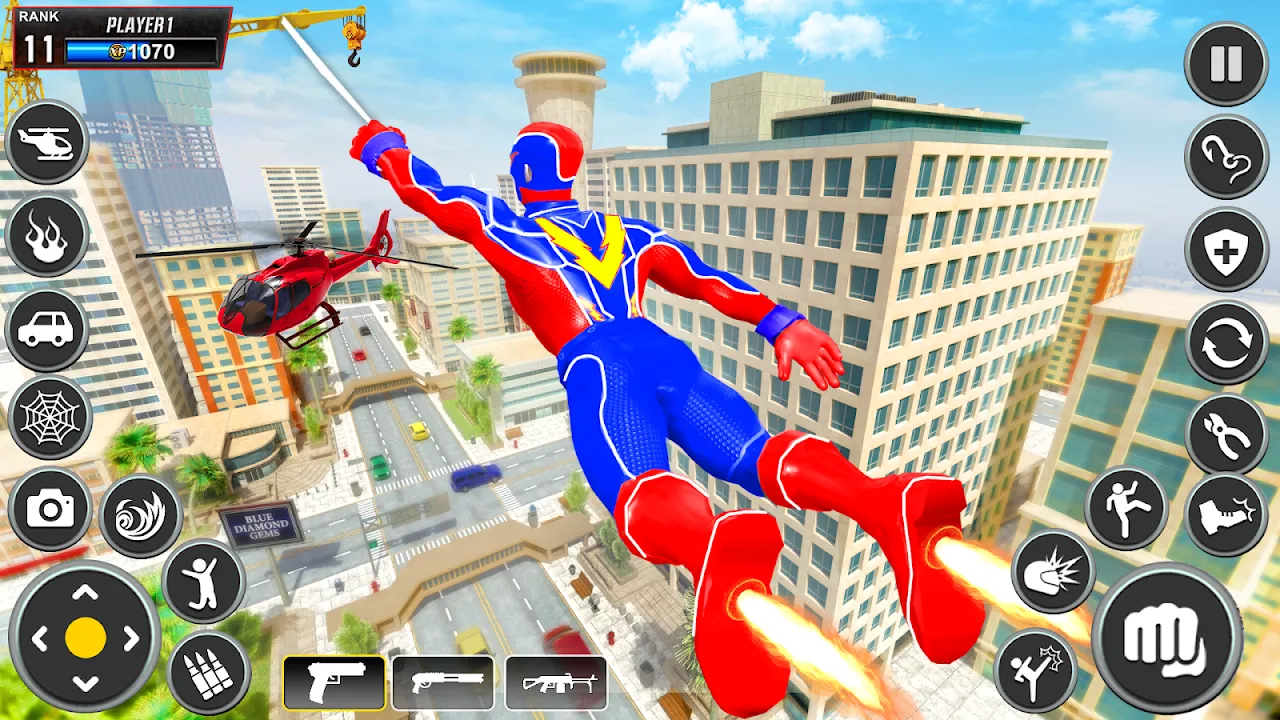Summon a car with the car icon

[x=47, y=330]
